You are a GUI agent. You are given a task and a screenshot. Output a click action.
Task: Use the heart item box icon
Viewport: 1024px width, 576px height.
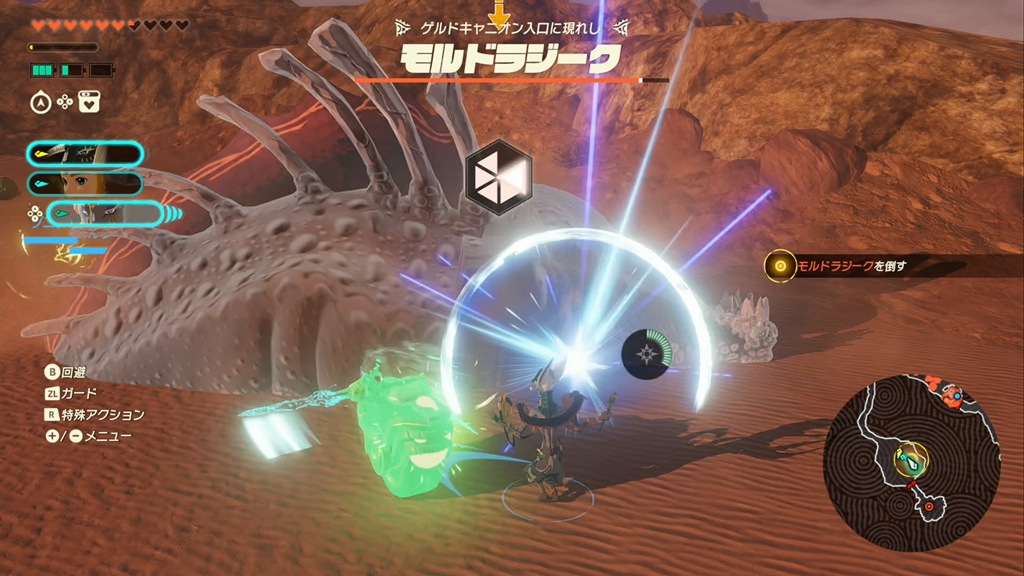pyautogui.click(x=89, y=101)
